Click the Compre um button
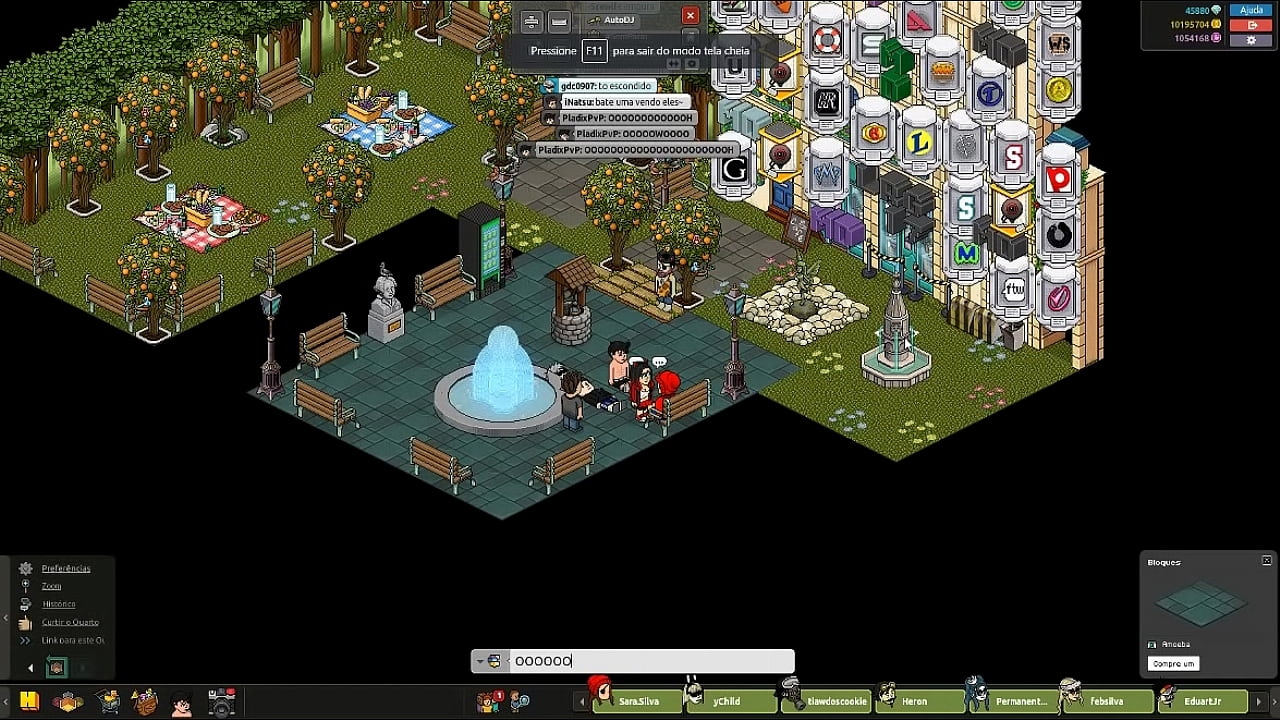The image size is (1280, 720). coord(1173,664)
